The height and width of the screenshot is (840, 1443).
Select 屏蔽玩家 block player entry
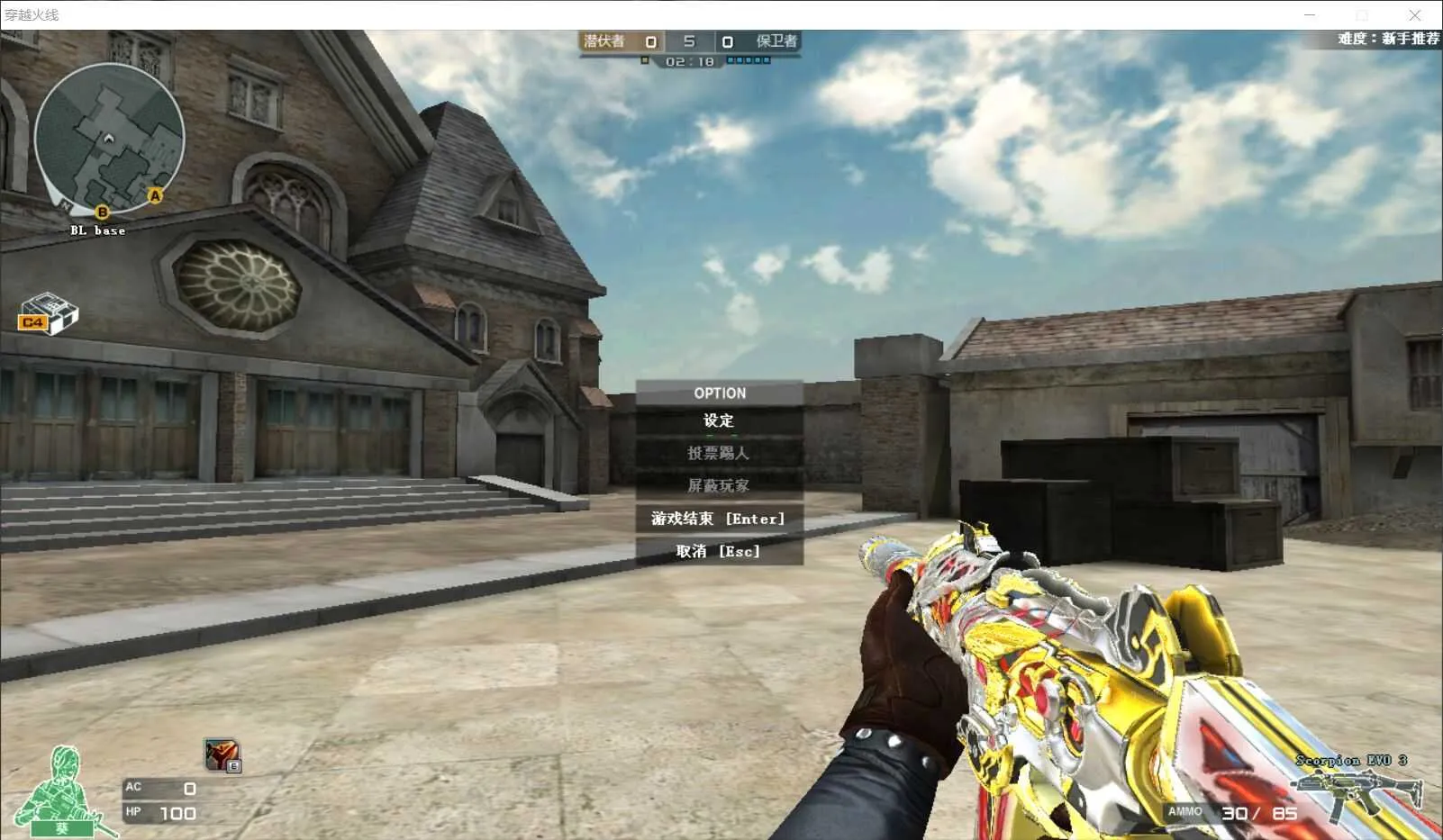click(719, 485)
